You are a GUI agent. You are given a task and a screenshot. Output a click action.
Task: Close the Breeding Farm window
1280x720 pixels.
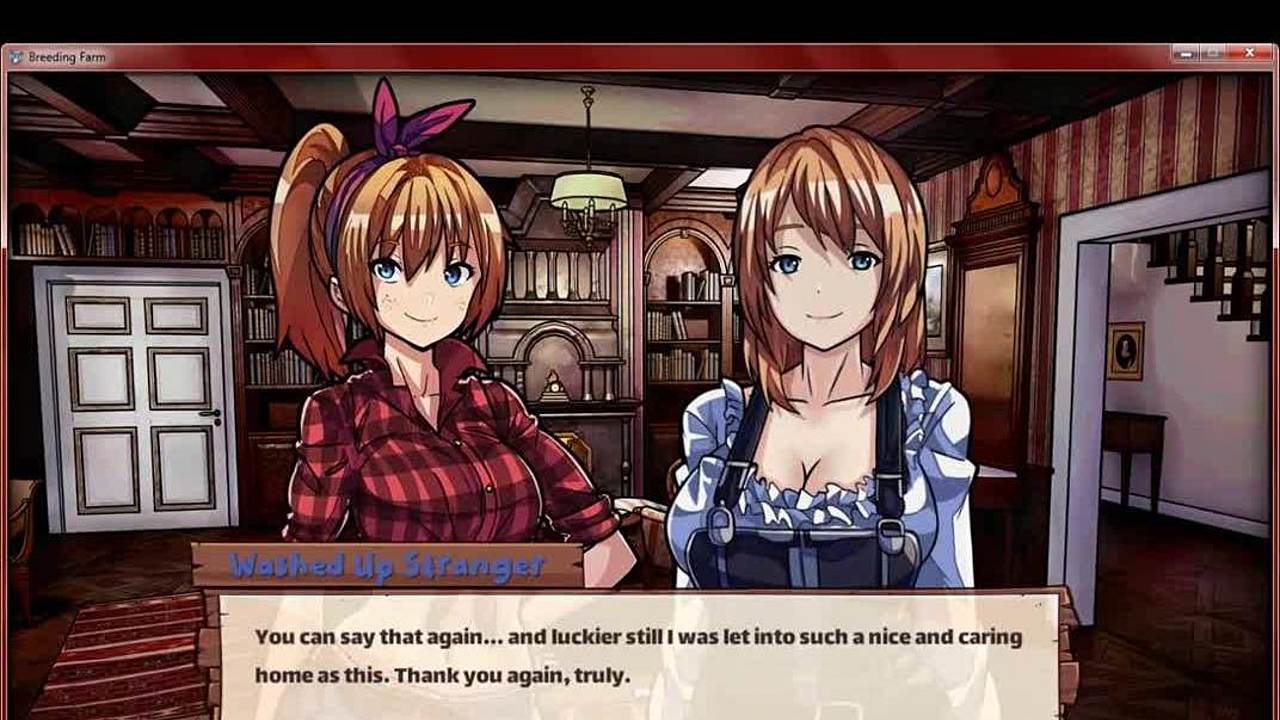(x=1249, y=54)
